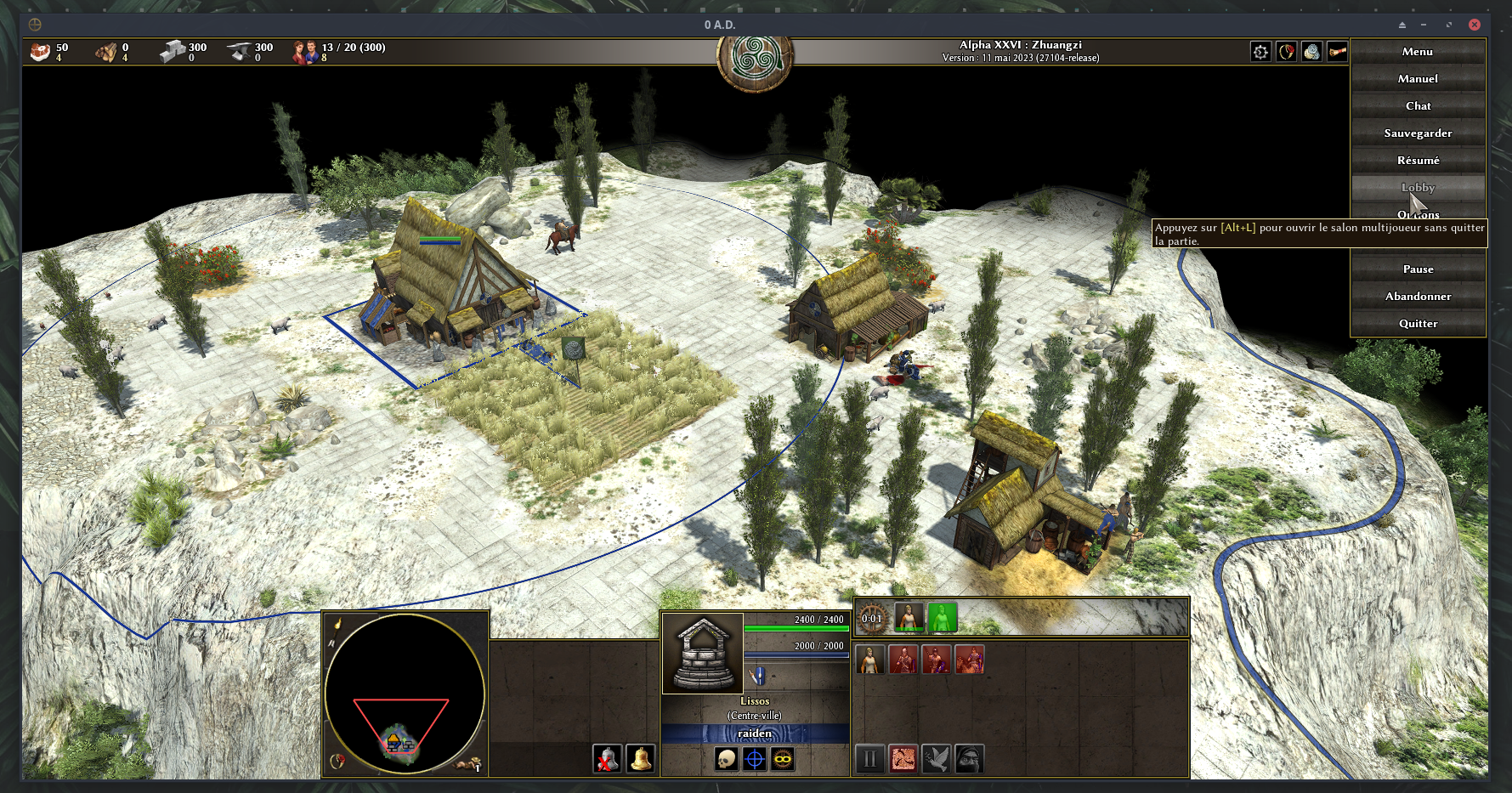This screenshot has height=793, width=1512.
Task: Close the 0 A.D. window
Action: pyautogui.click(x=1475, y=25)
